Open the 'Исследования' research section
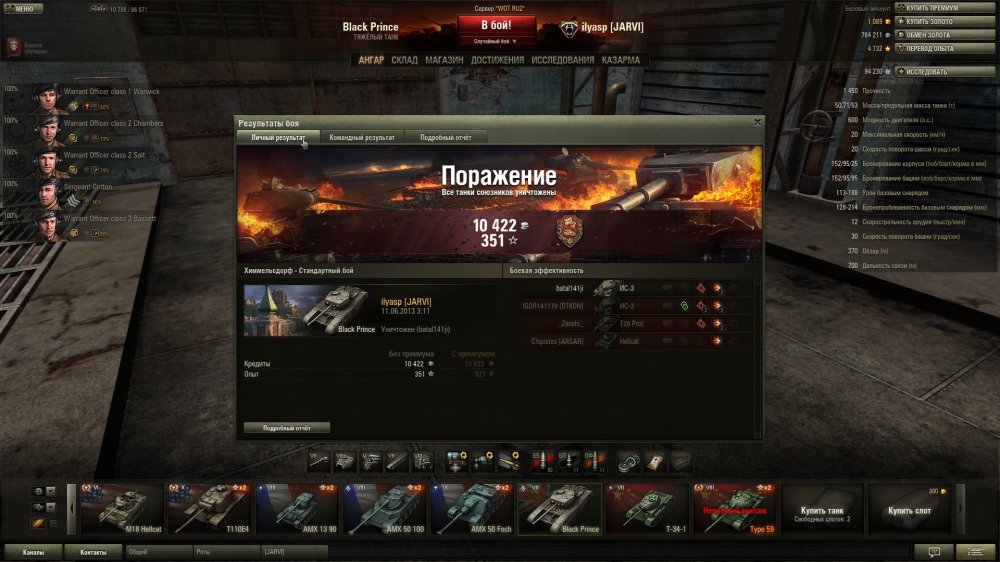Screen dimensions: 1000x562 563,60
